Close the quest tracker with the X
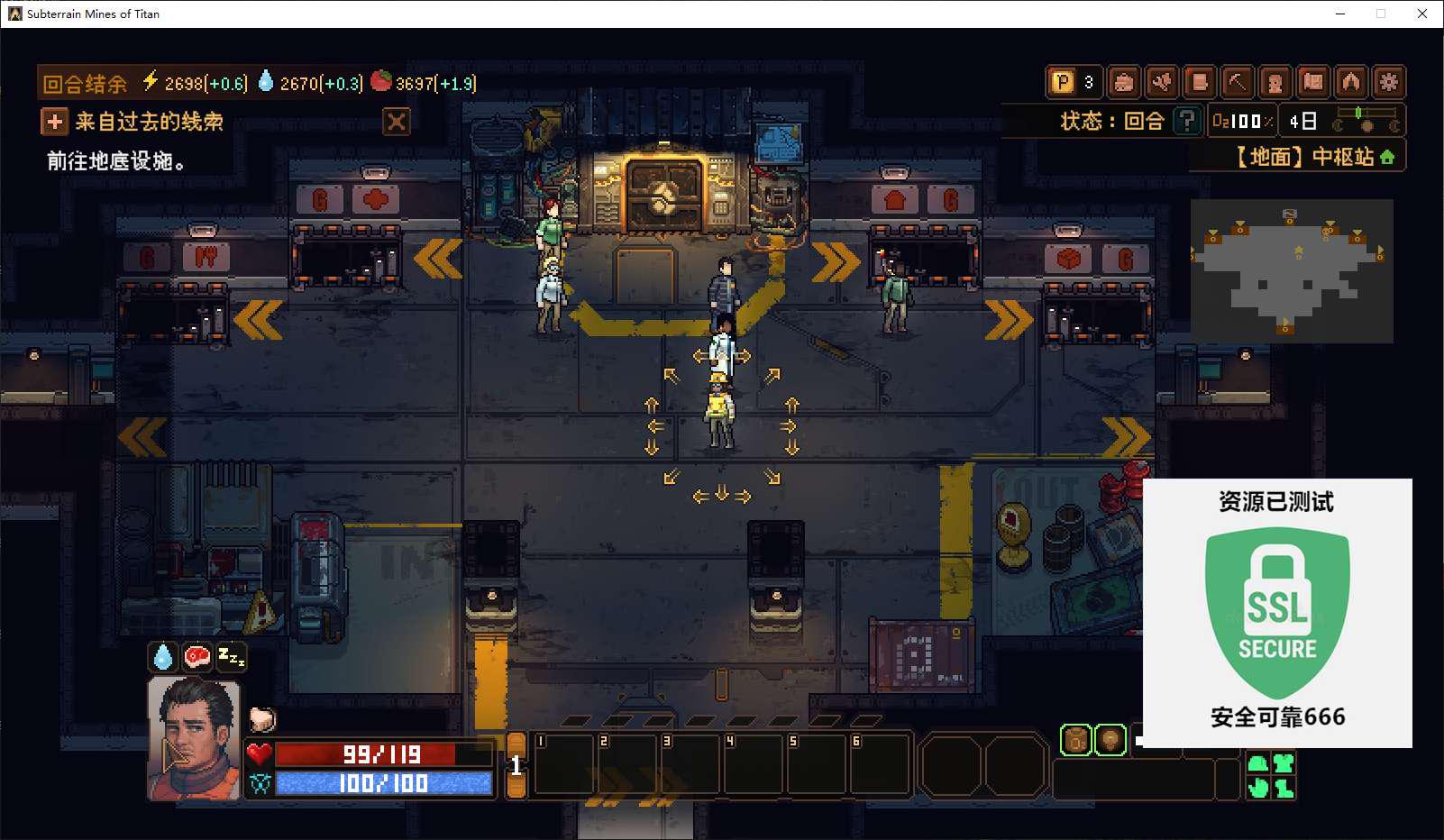 pyautogui.click(x=397, y=122)
